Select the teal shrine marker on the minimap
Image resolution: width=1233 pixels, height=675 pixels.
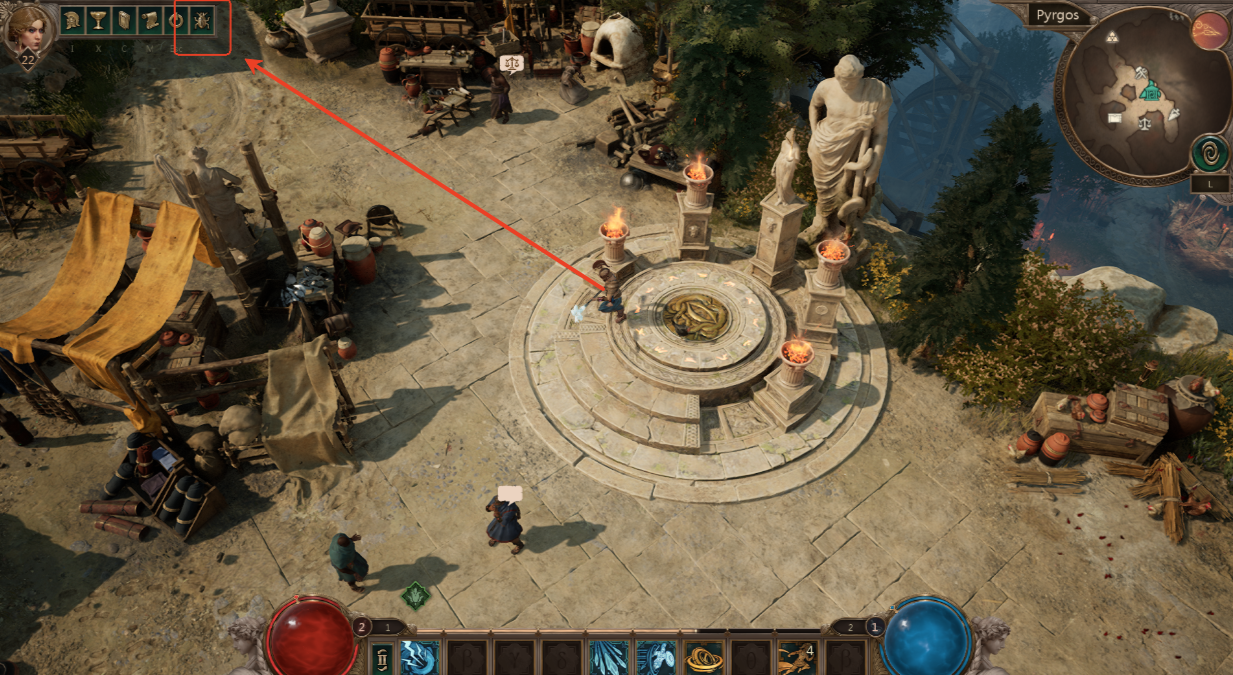point(1151,93)
